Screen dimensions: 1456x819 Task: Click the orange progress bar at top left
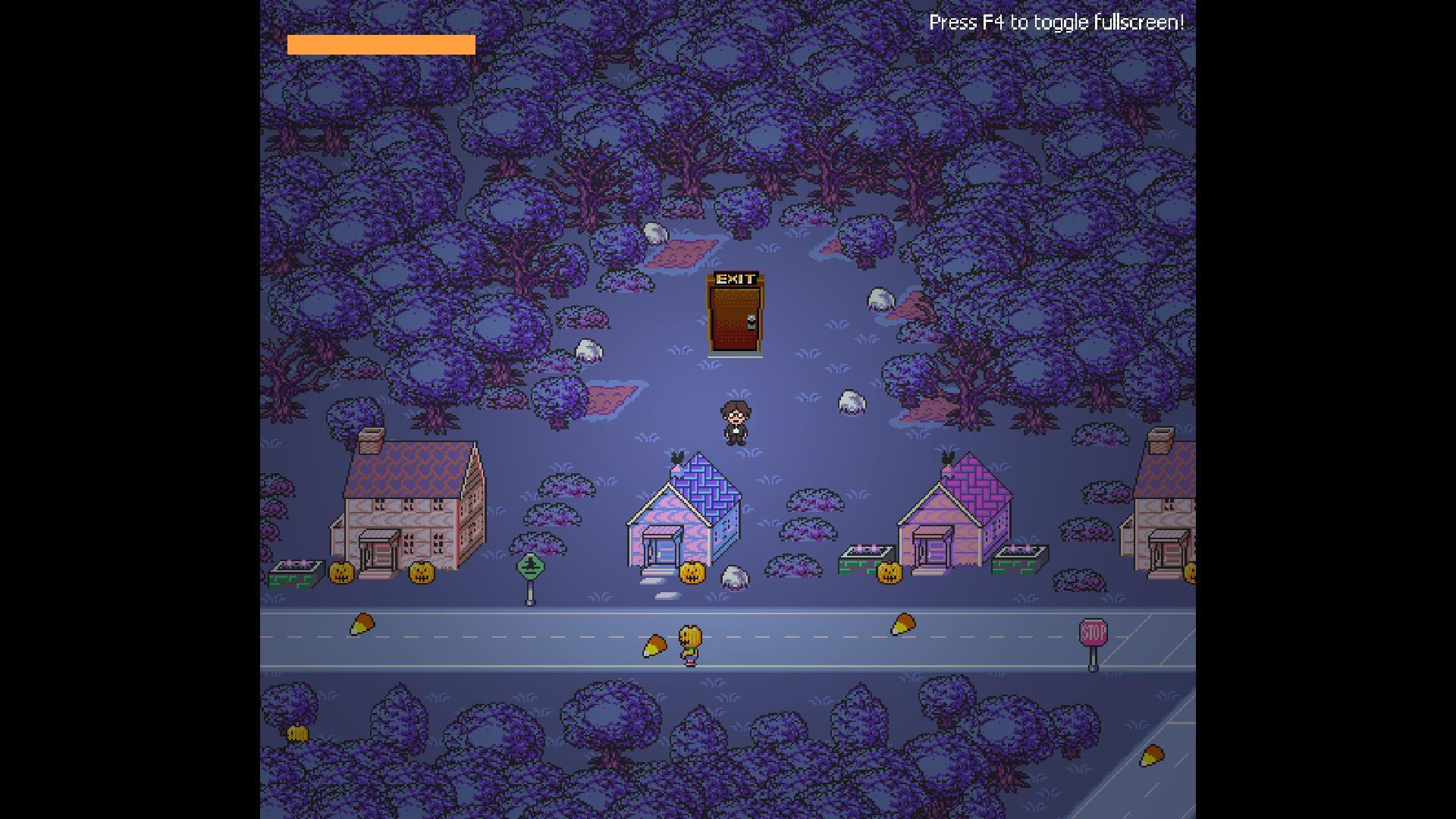[x=381, y=45]
